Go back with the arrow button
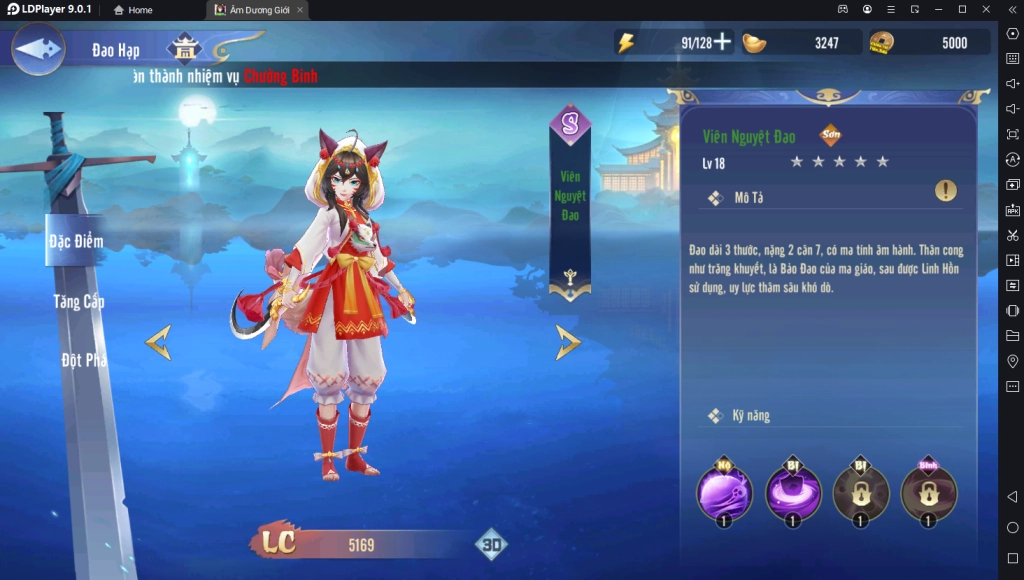This screenshot has width=1024, height=580. pos(38,48)
